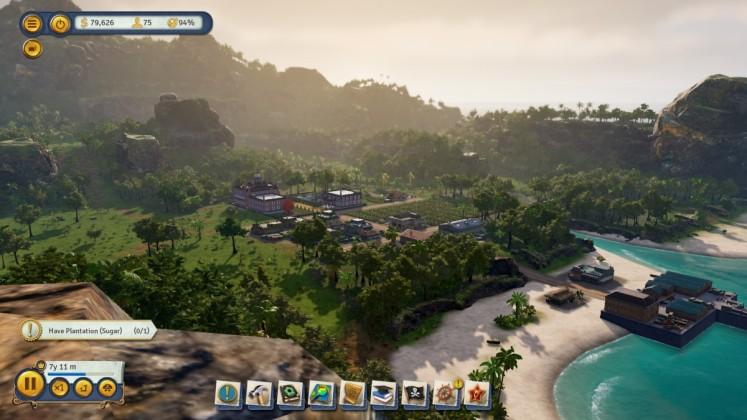Open the parchment scroll toolbar icon

pyautogui.click(x=353, y=394)
